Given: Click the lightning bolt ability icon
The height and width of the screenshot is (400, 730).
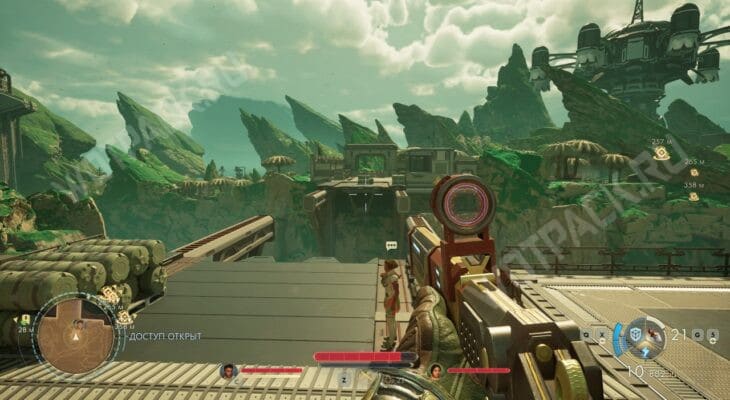Looking at the screenshot, I should pos(646,352).
